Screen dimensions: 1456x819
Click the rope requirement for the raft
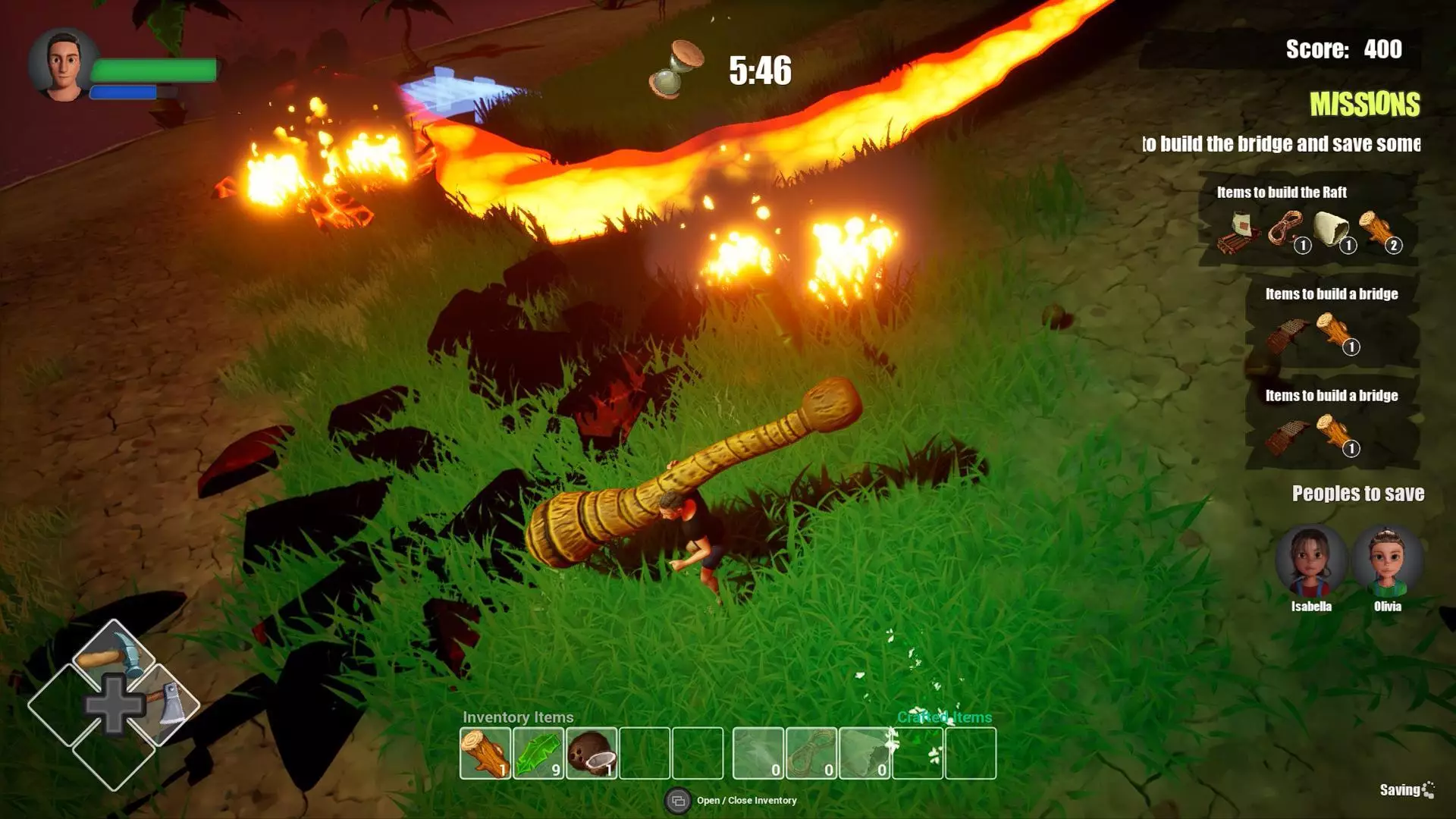[x=1286, y=229]
